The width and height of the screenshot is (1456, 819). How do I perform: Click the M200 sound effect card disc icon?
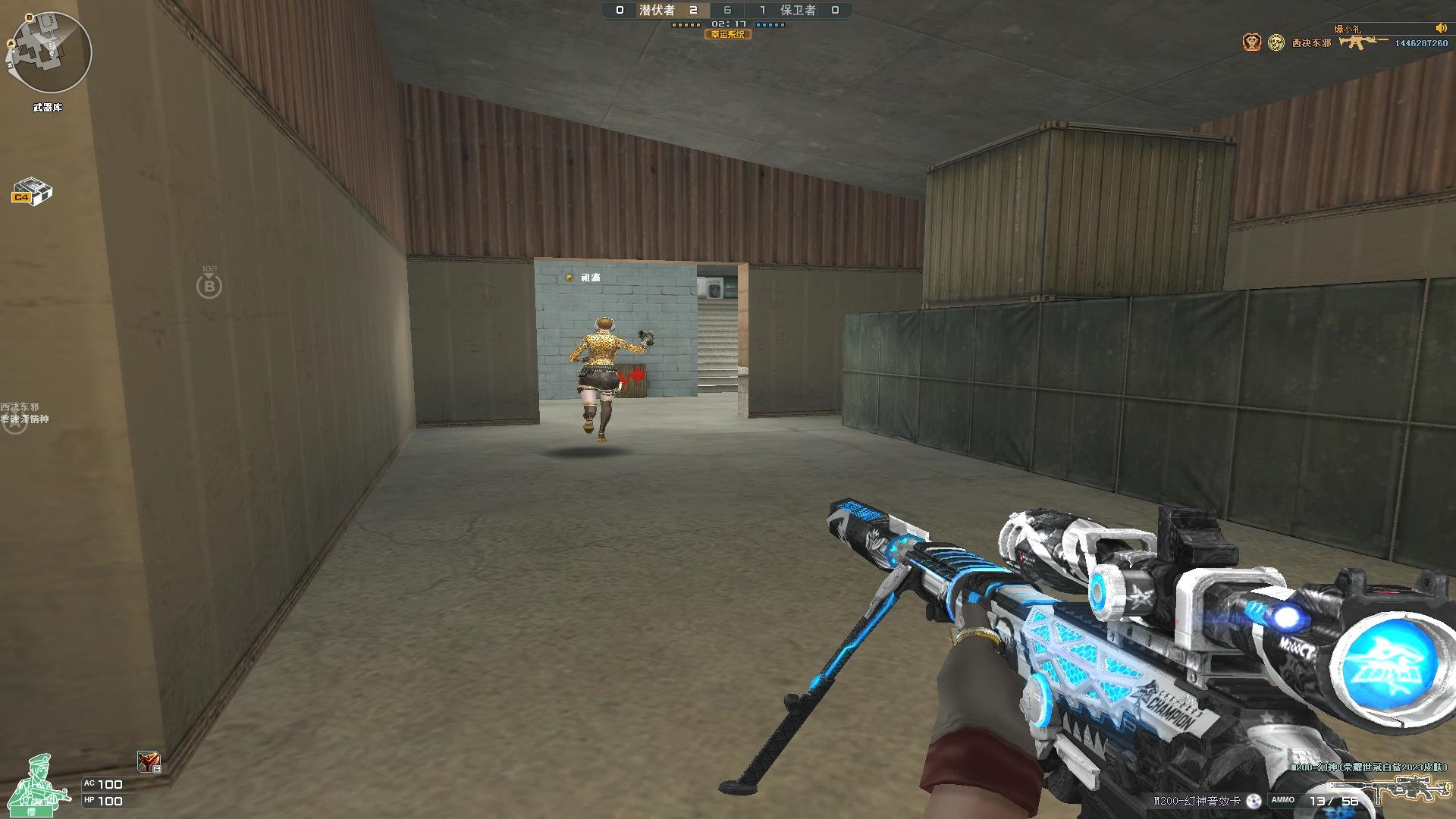pos(1254,801)
